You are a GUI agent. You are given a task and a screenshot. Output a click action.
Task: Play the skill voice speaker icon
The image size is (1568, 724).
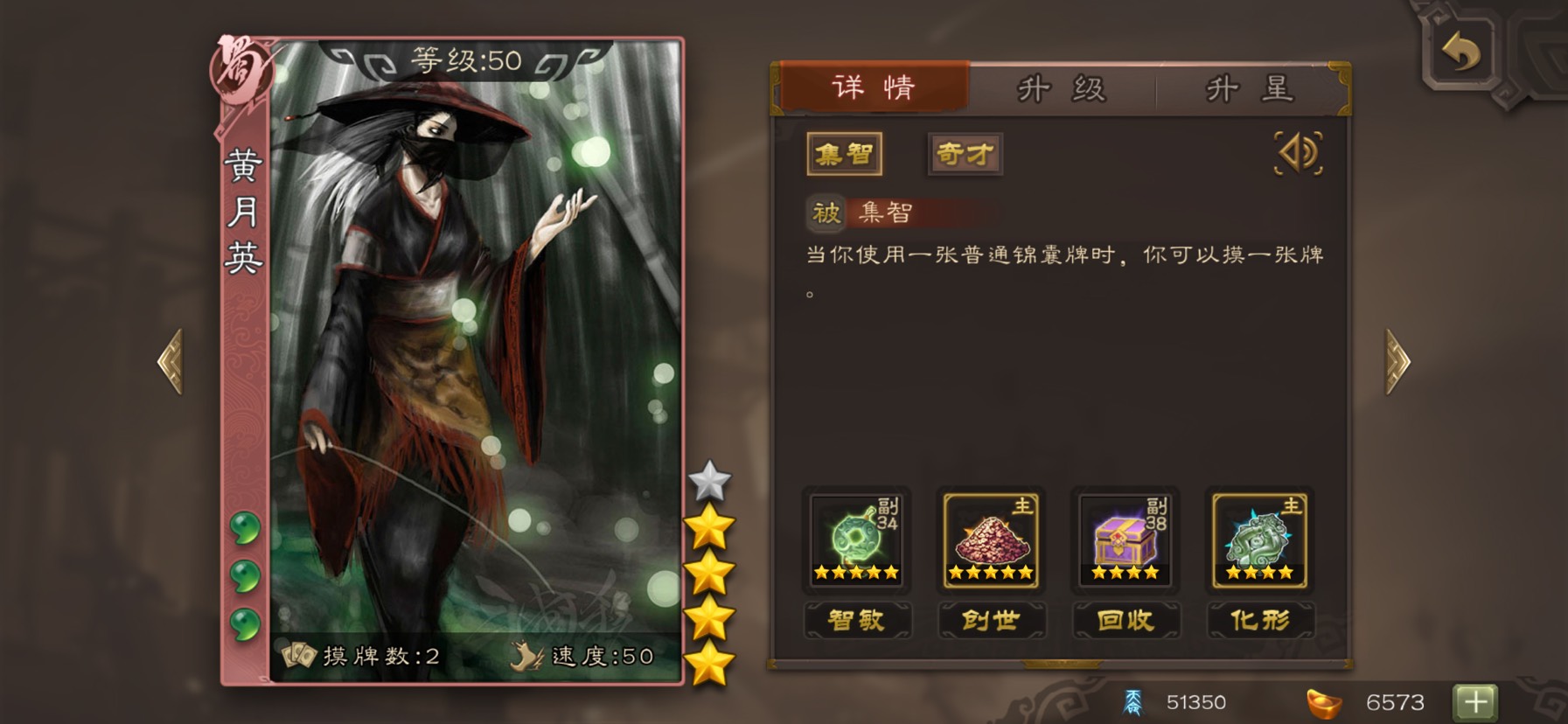1298,154
